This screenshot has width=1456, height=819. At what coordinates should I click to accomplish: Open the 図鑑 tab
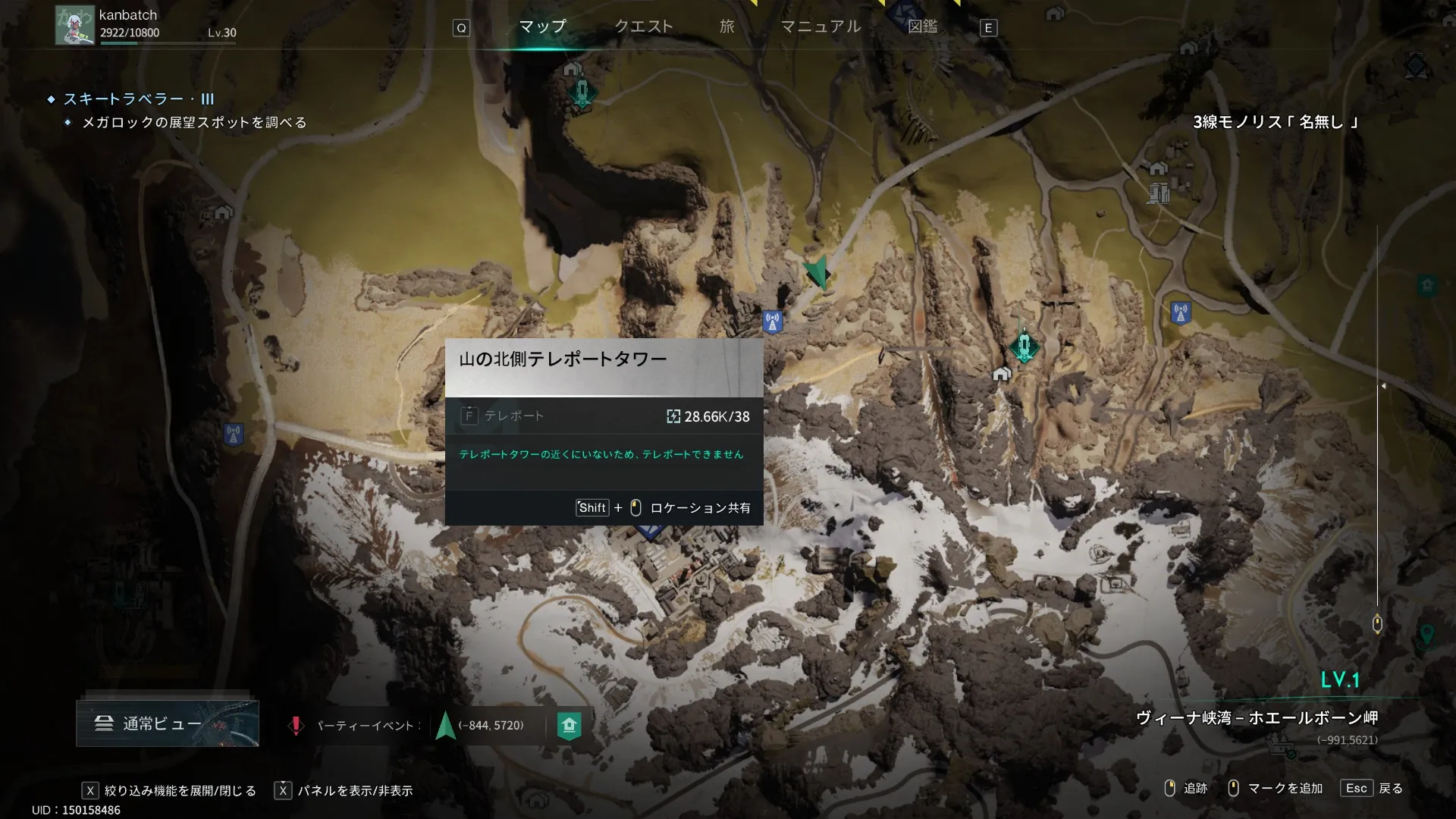click(x=922, y=27)
